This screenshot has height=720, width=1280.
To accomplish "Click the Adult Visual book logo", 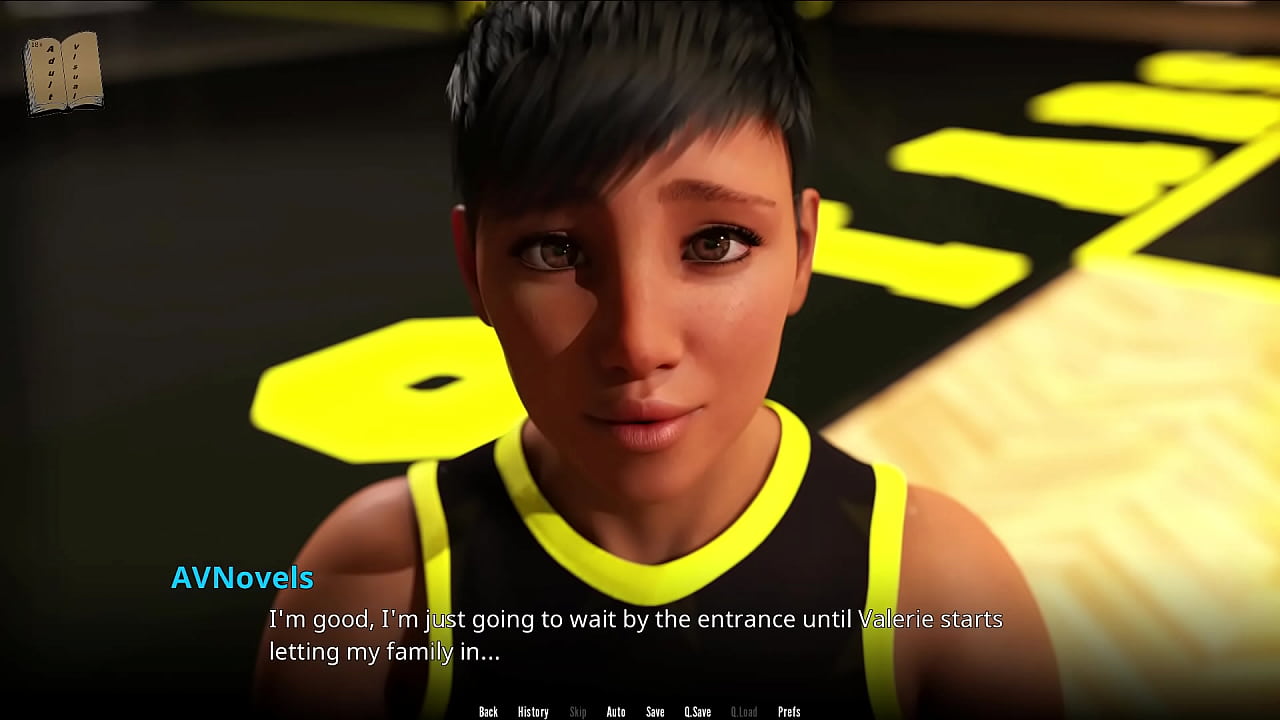I will point(63,73).
